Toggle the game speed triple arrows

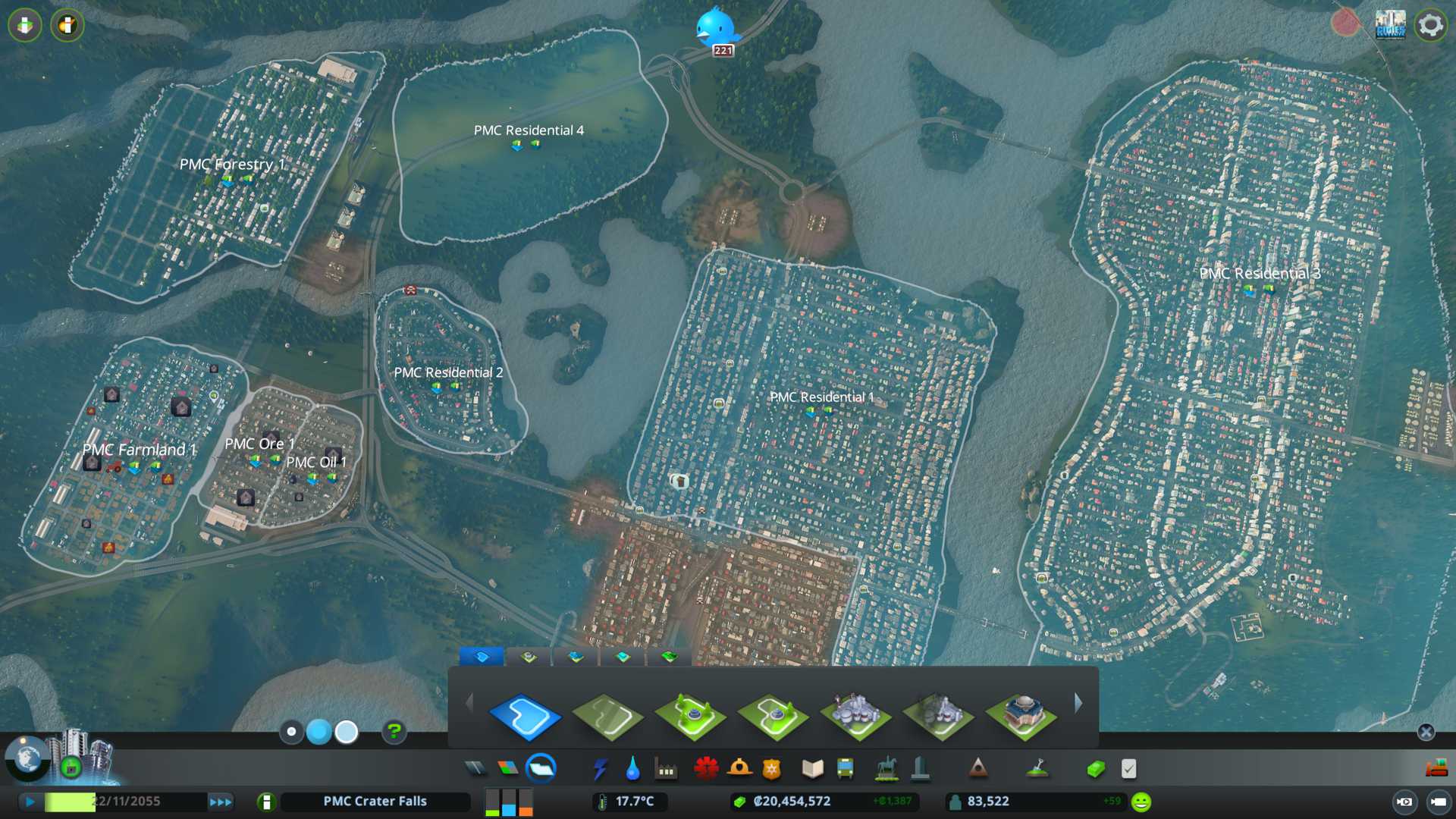point(221,802)
